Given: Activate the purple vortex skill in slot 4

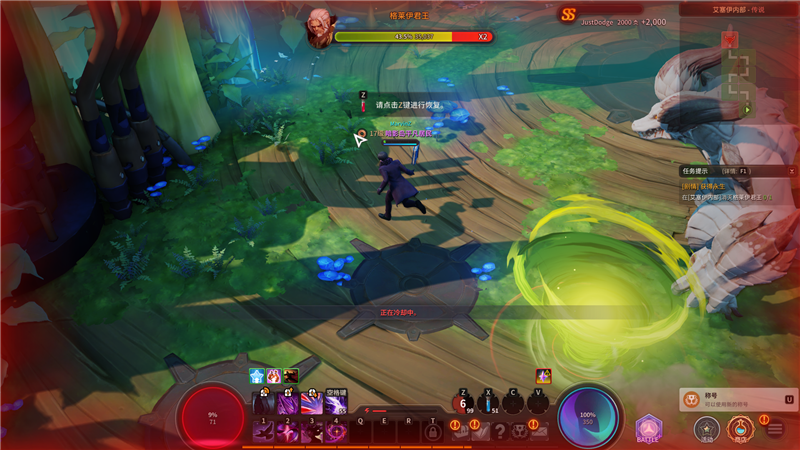Looking at the screenshot, I should [336, 430].
